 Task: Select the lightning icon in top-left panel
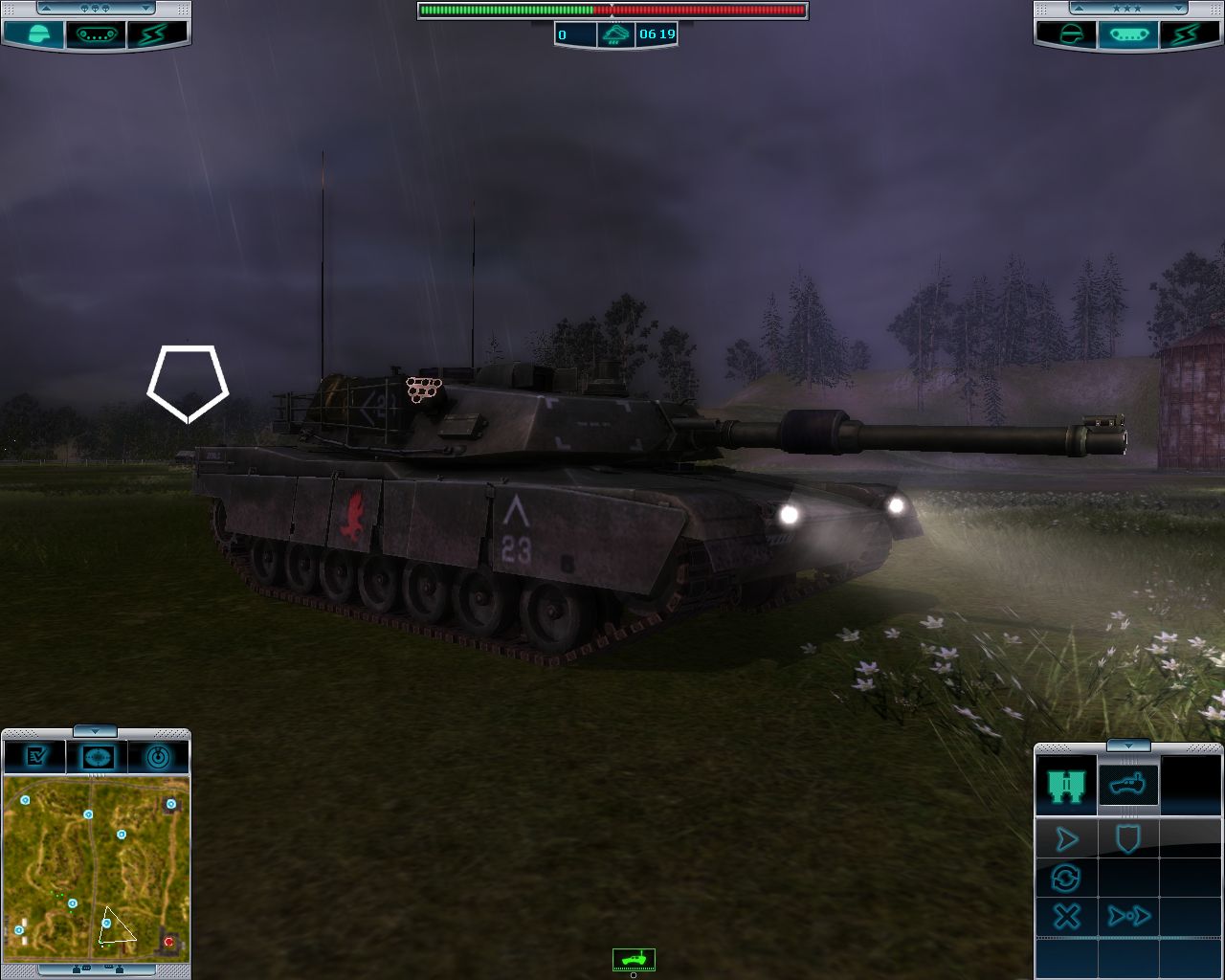click(x=153, y=34)
